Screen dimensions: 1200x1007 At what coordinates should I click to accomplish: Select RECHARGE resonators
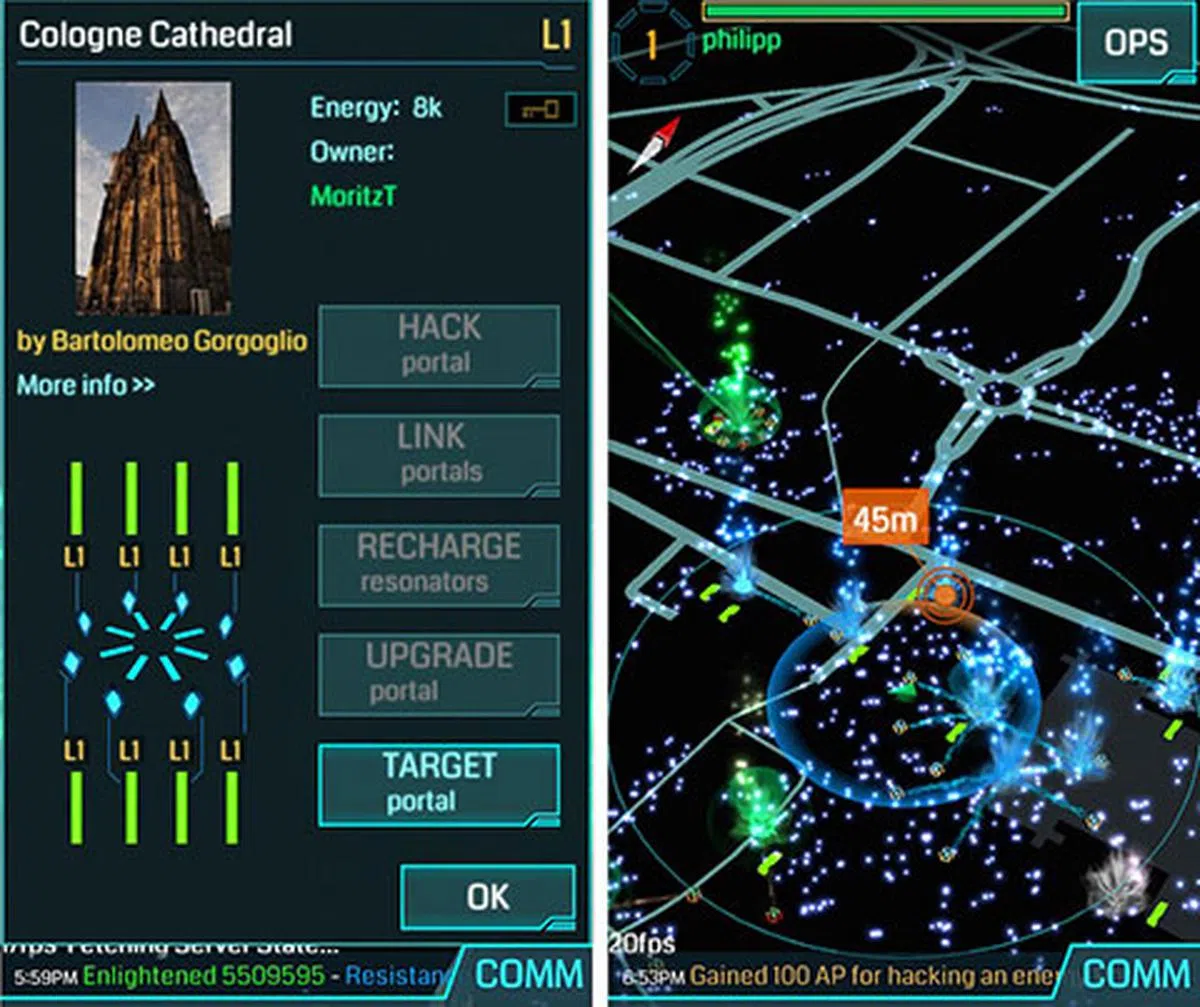point(438,565)
